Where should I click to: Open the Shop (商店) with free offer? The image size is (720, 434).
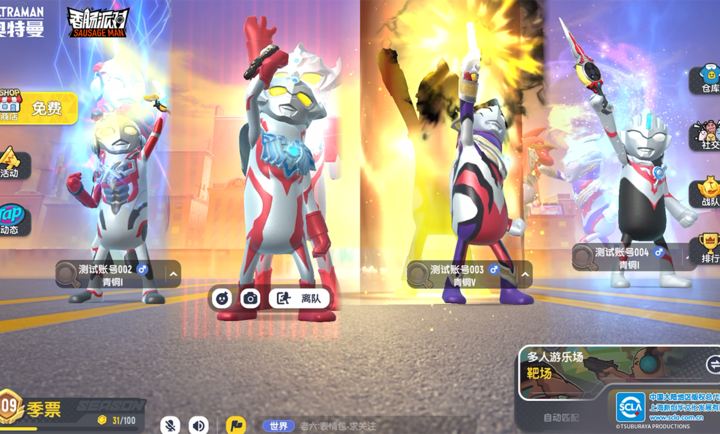click(x=38, y=107)
